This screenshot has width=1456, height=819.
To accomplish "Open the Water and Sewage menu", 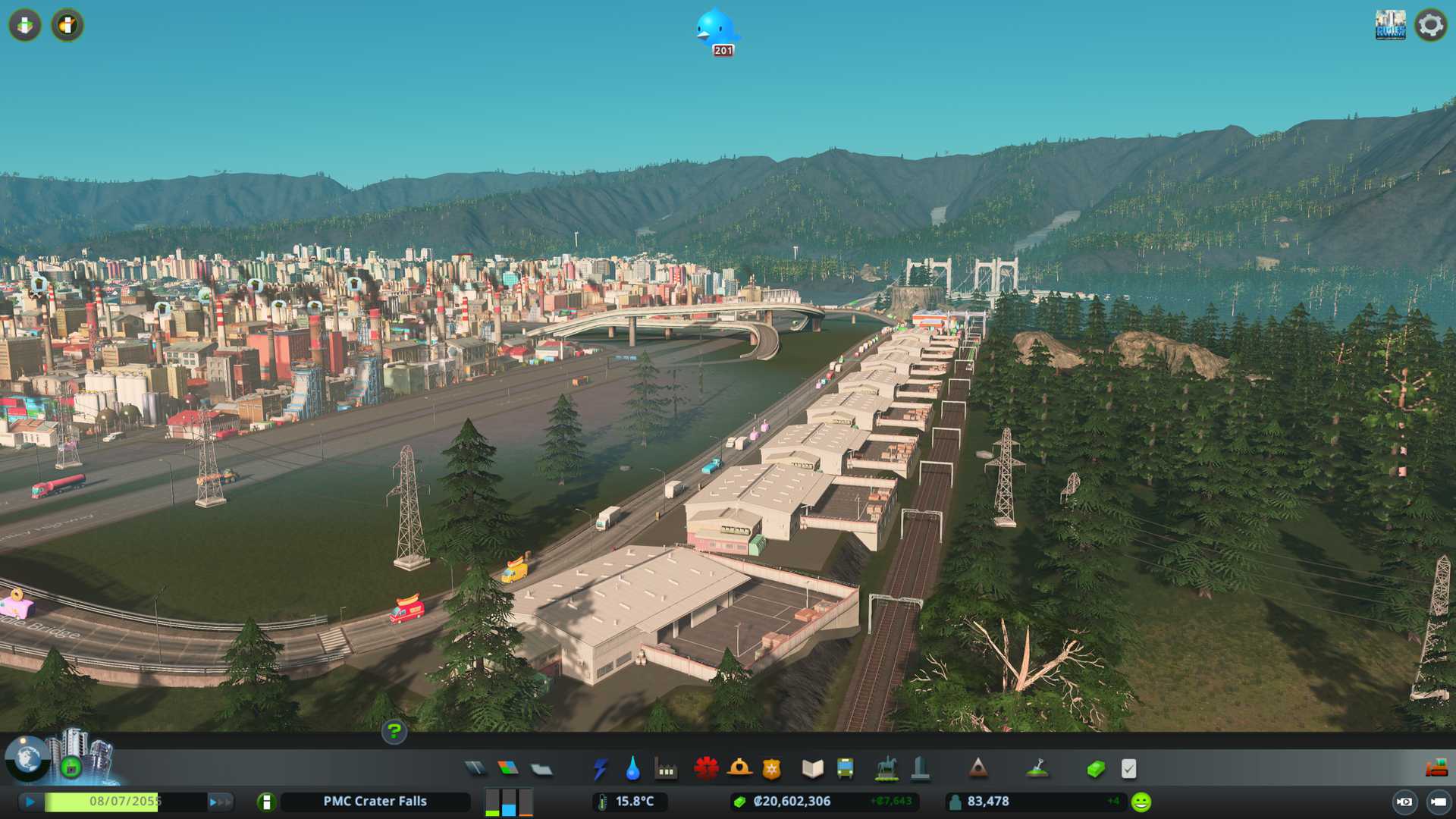I will pyautogui.click(x=633, y=769).
